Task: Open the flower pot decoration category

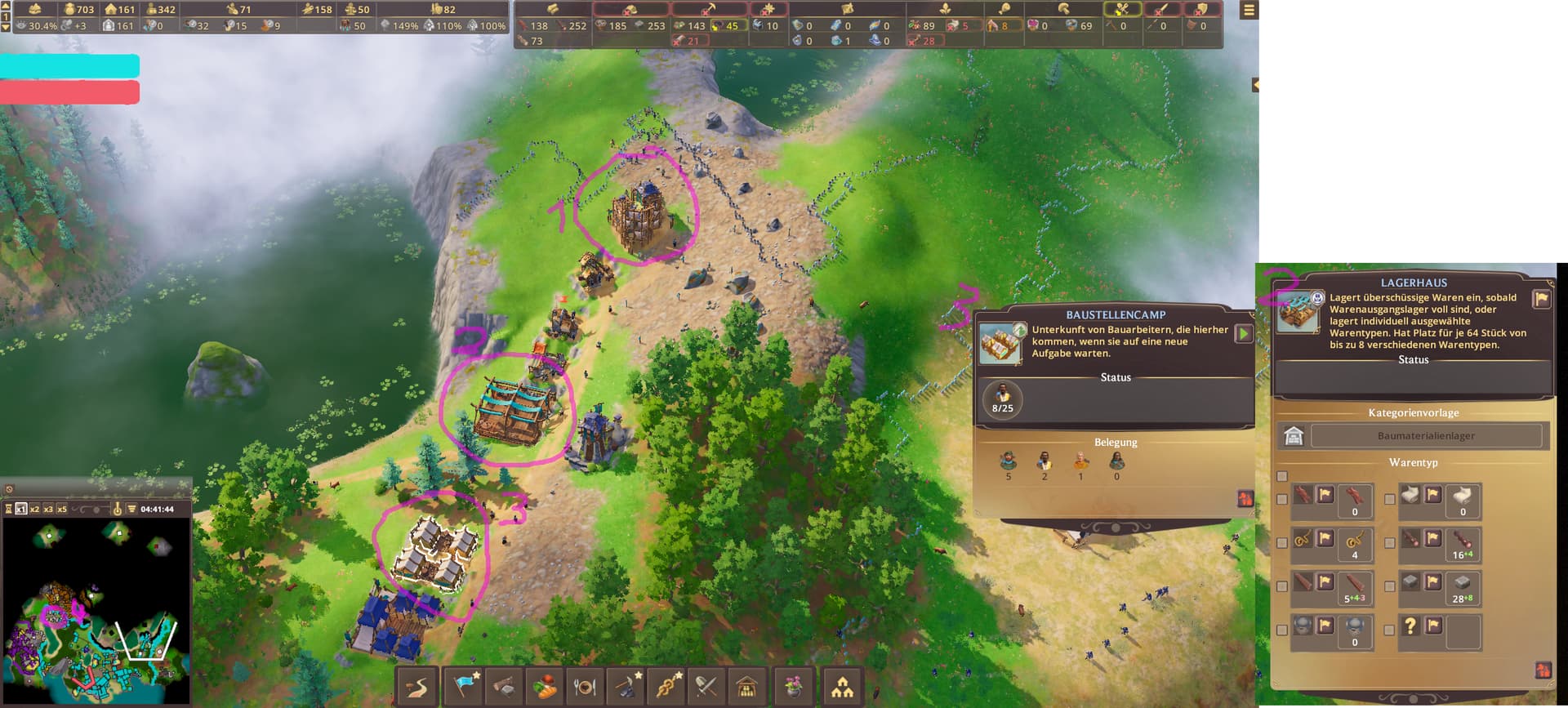Action: click(792, 687)
